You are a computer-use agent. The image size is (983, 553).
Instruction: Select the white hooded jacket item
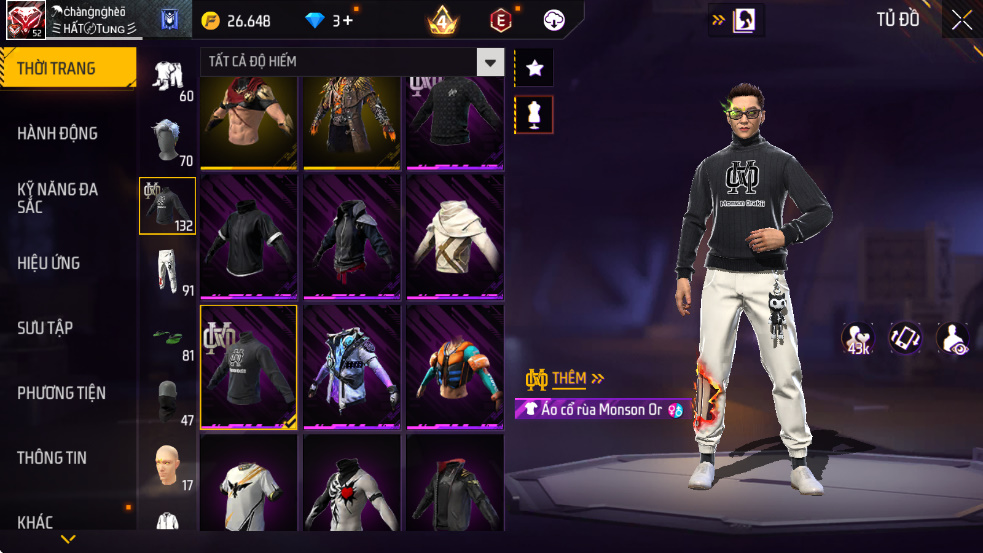(x=454, y=236)
